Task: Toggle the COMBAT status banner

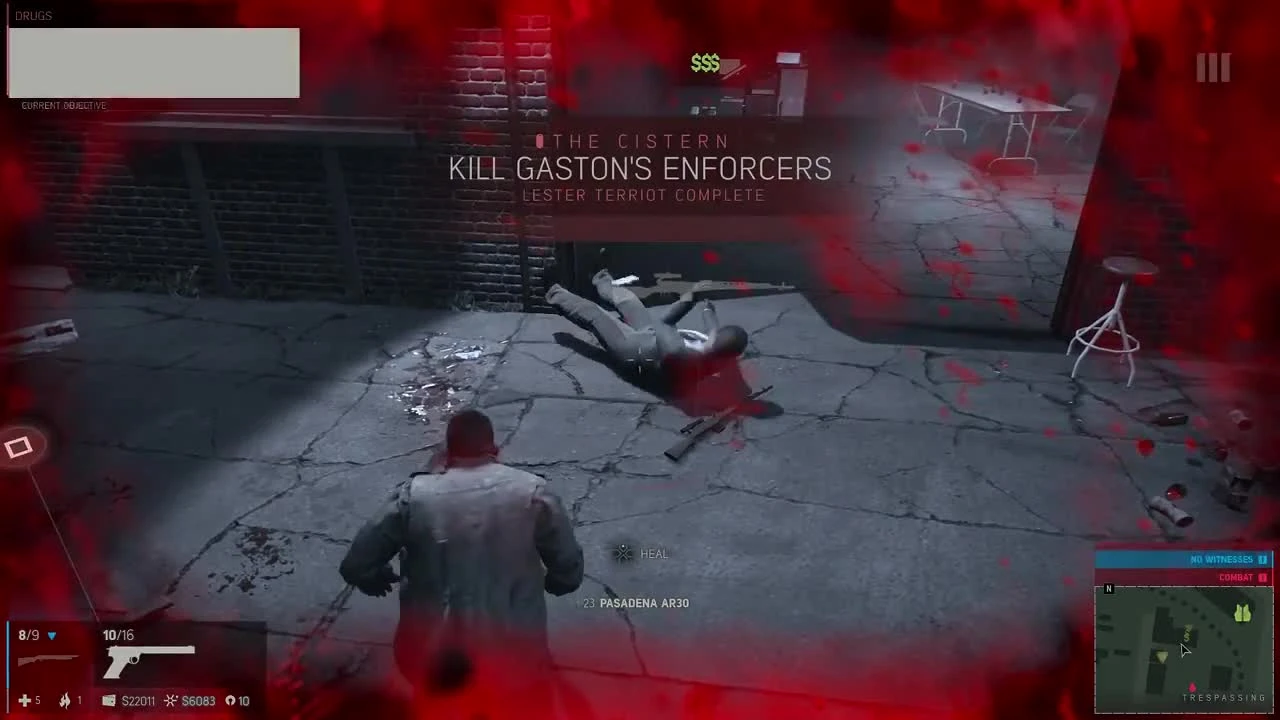Action: click(x=1236, y=577)
